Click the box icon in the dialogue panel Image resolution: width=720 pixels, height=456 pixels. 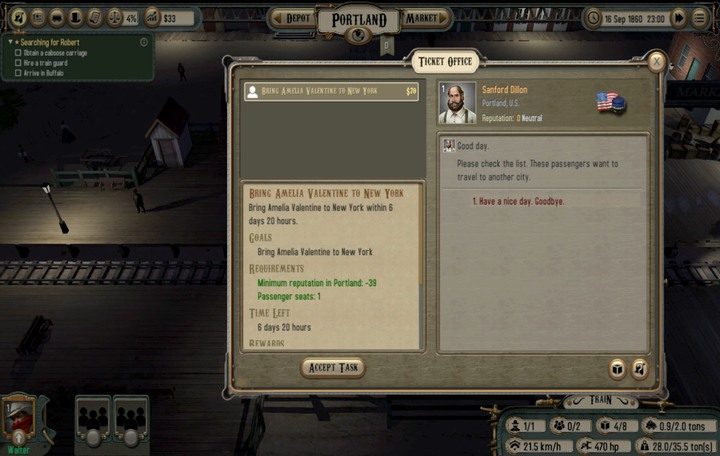pyautogui.click(x=617, y=369)
